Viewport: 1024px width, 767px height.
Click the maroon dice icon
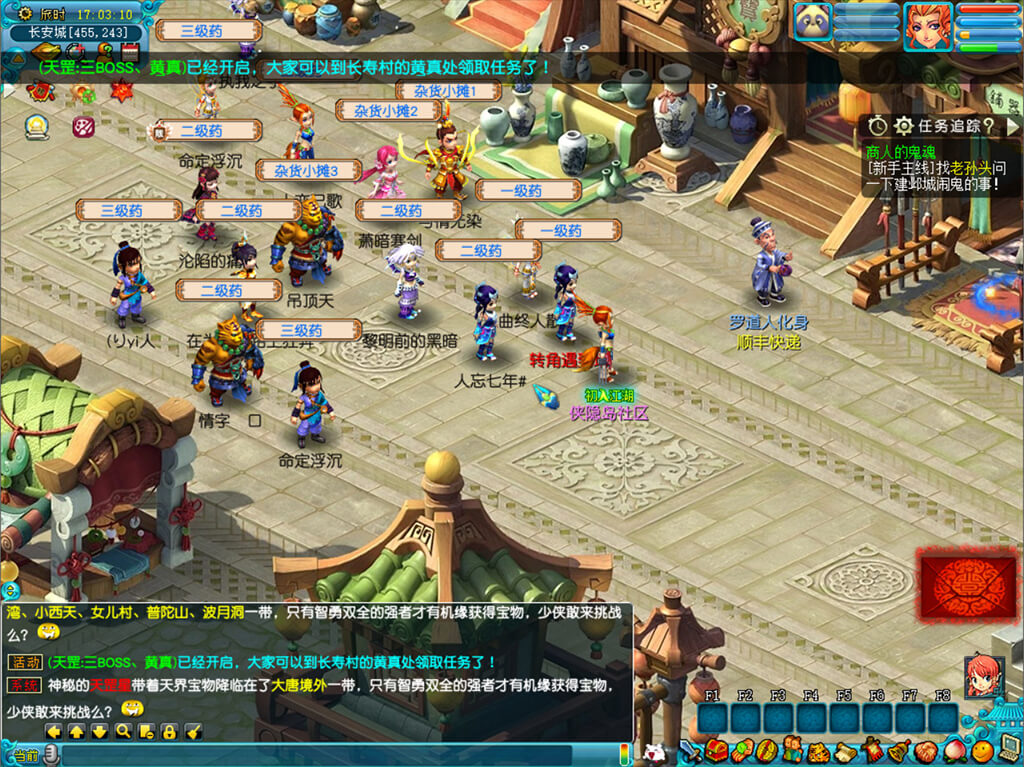click(x=83, y=127)
